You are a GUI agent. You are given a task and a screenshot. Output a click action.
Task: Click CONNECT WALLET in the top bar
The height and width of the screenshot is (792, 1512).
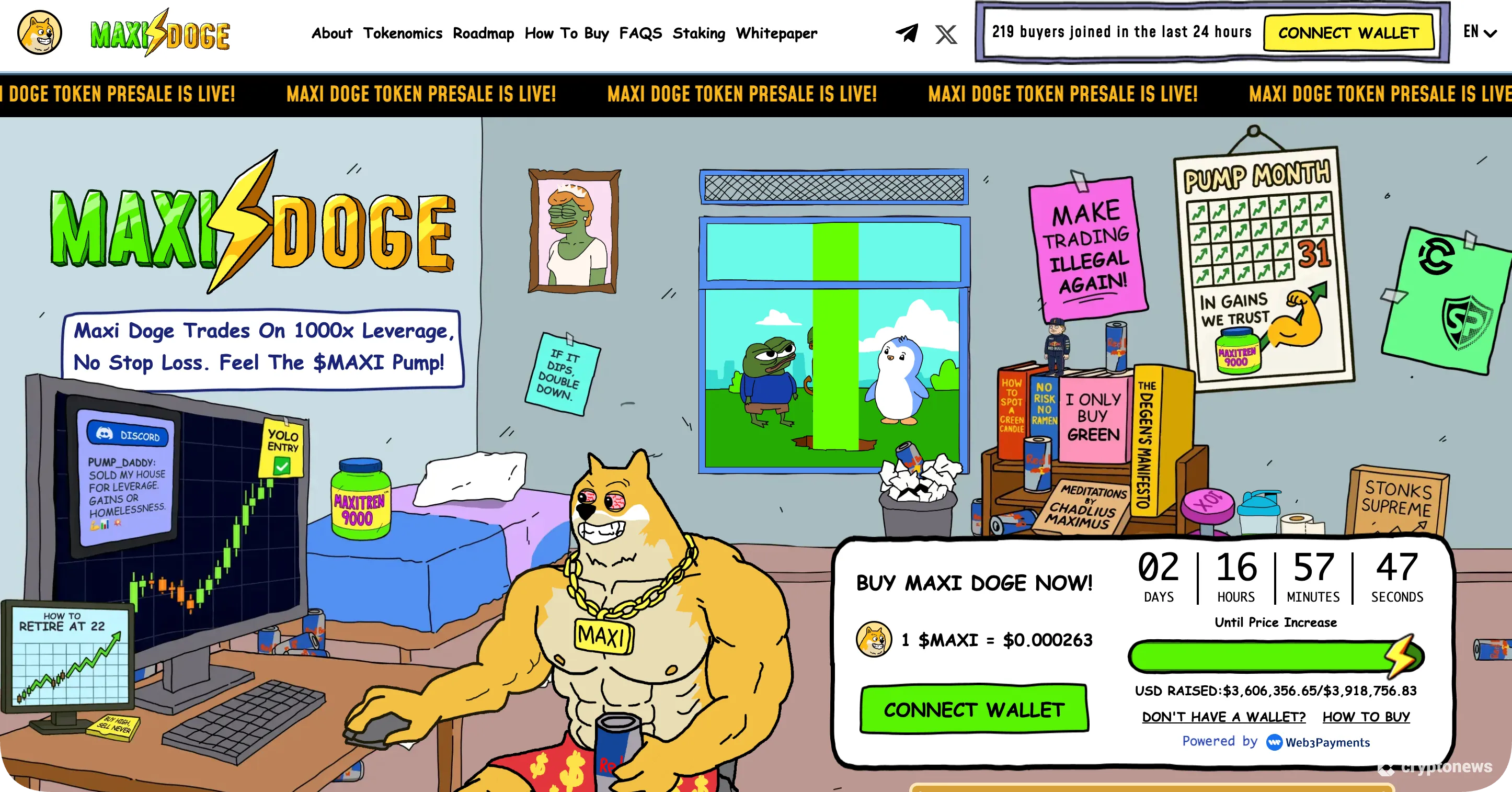(1348, 33)
